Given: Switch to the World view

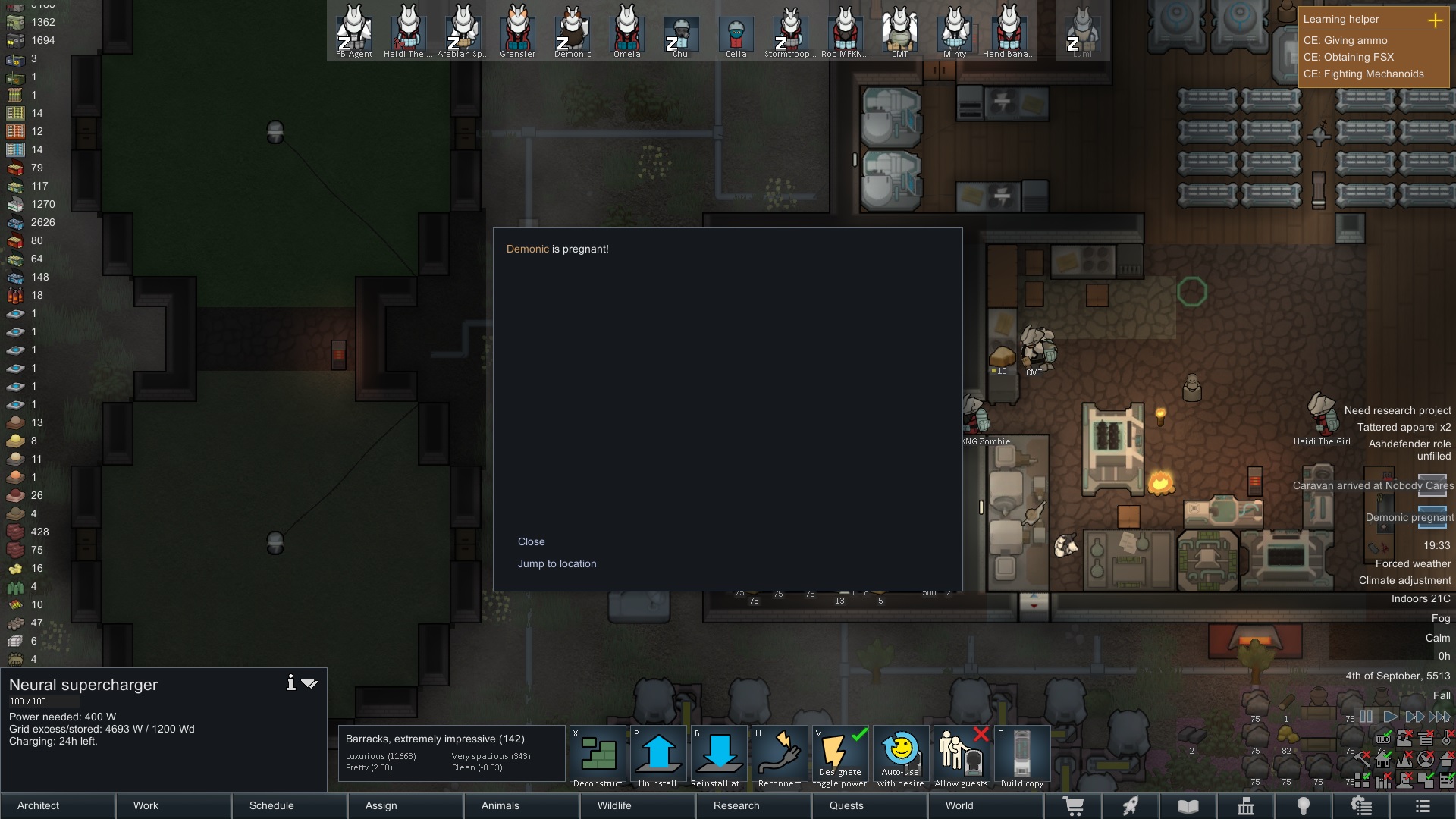Looking at the screenshot, I should [x=959, y=805].
